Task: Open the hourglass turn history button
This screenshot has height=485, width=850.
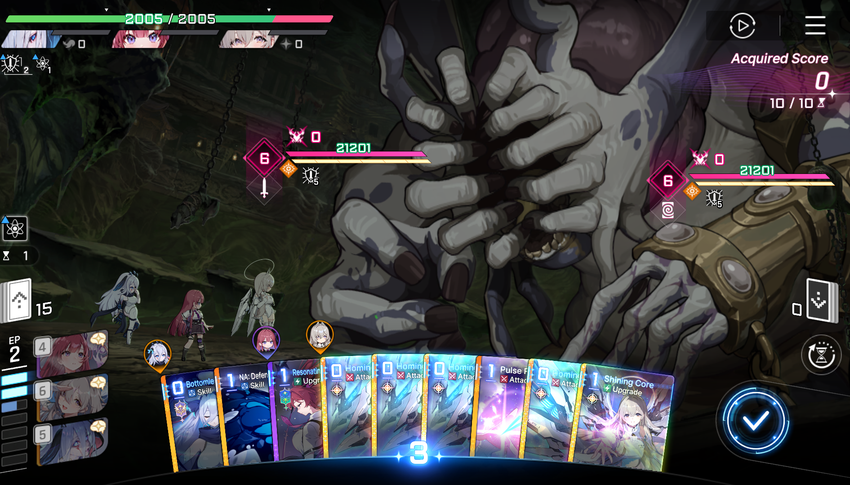Action: coord(820,355)
